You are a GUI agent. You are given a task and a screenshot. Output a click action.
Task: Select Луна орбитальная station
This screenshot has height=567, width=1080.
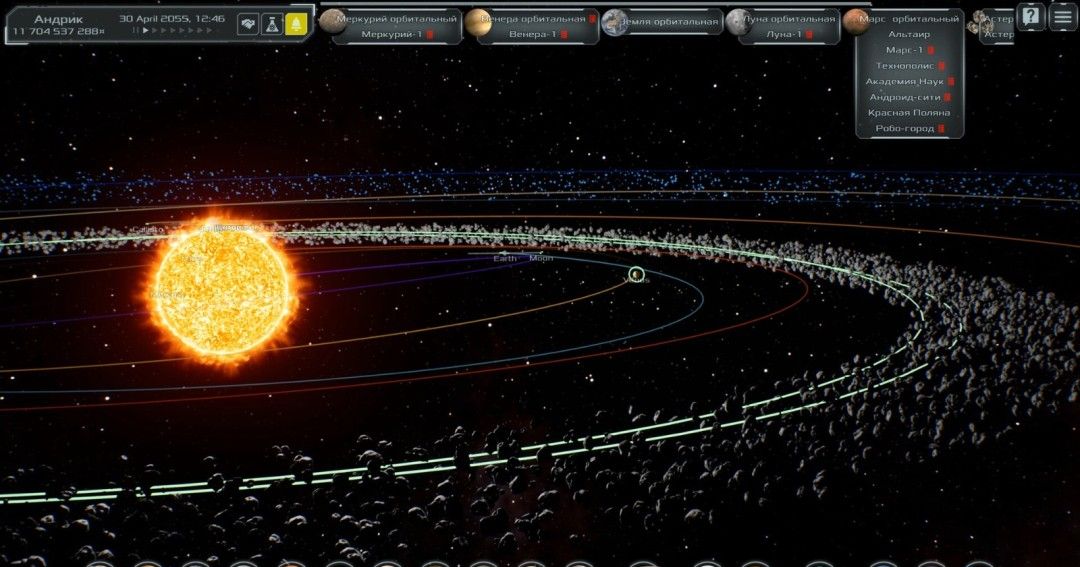pyautogui.click(x=788, y=19)
